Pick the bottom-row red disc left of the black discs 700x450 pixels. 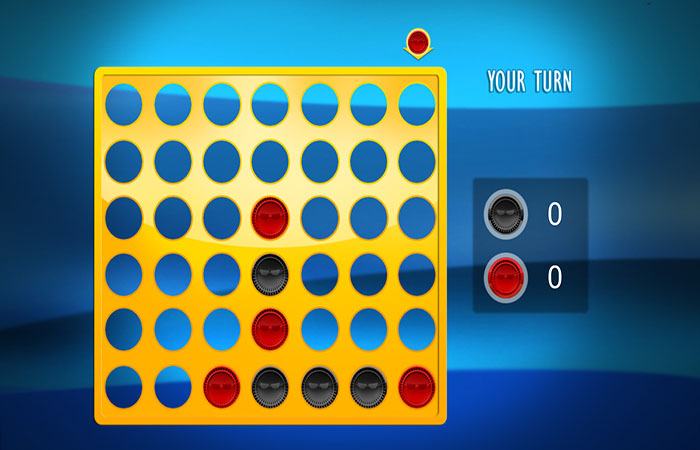(221, 387)
